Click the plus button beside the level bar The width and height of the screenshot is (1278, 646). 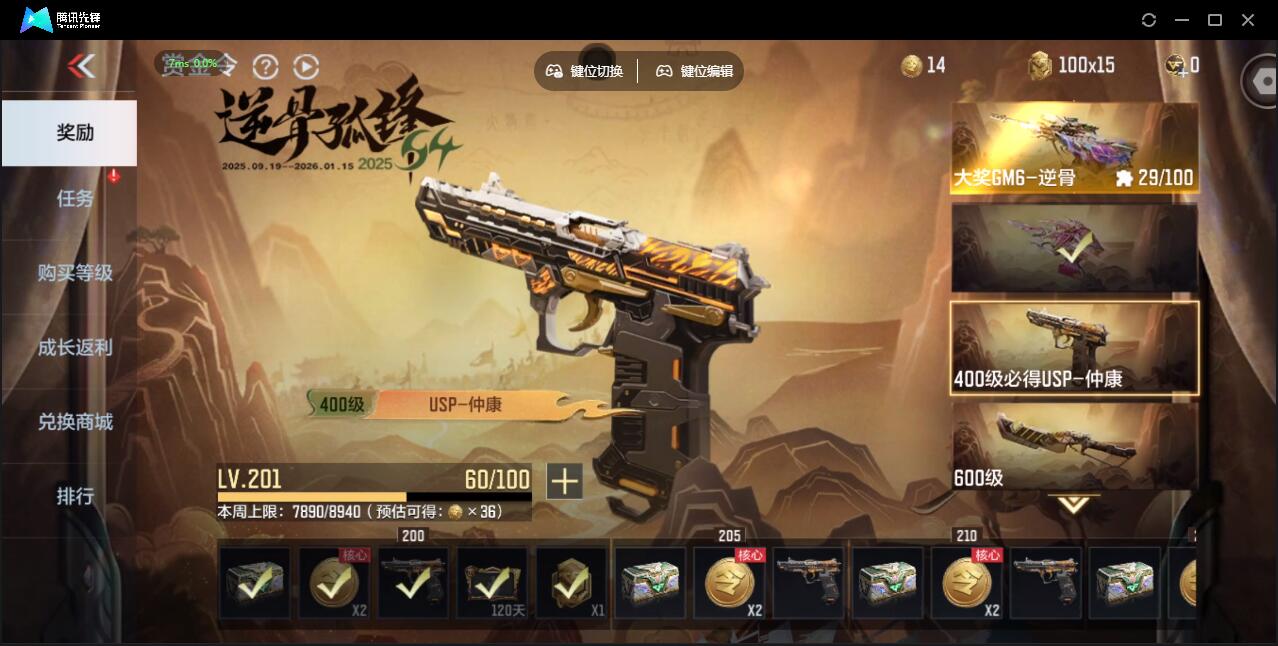[564, 481]
